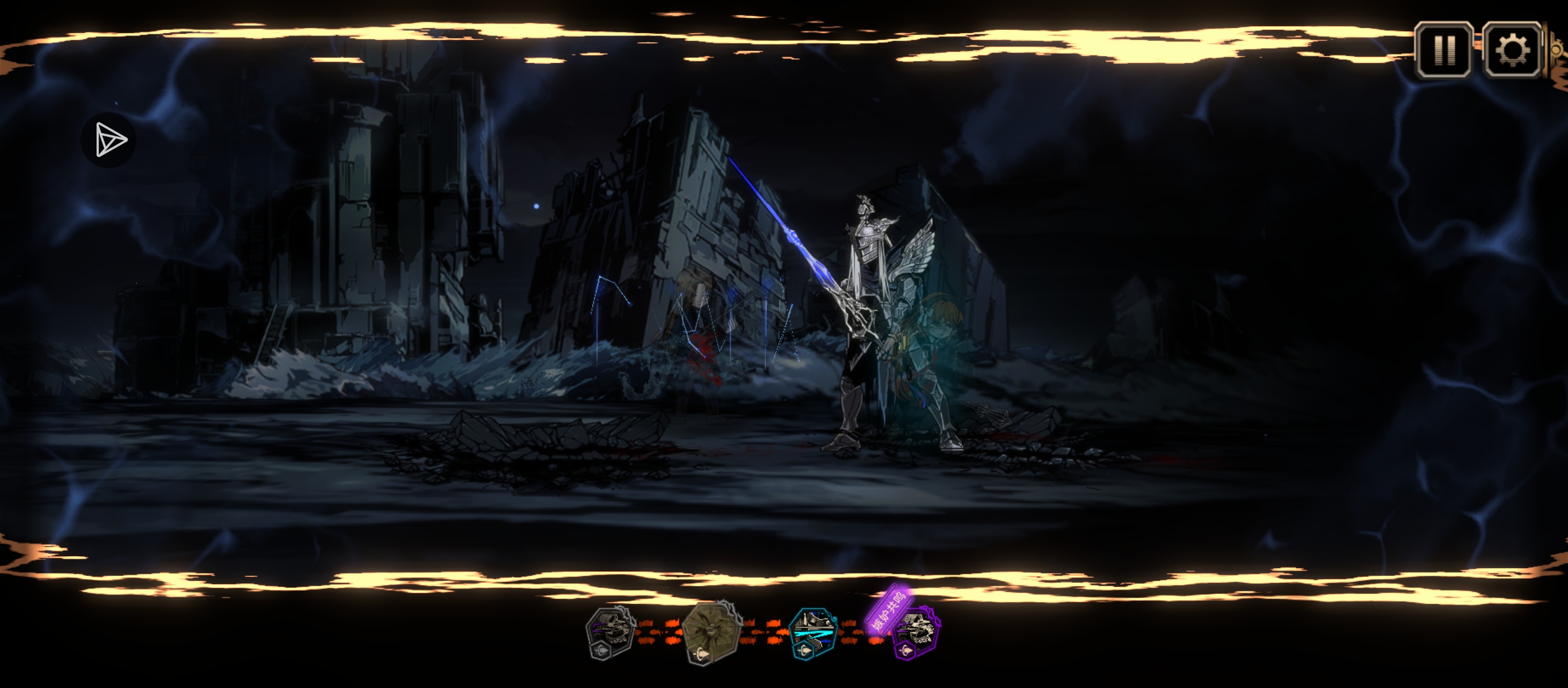Select the purple-framed skill with 嫉妒共鸣 tag

click(x=914, y=633)
